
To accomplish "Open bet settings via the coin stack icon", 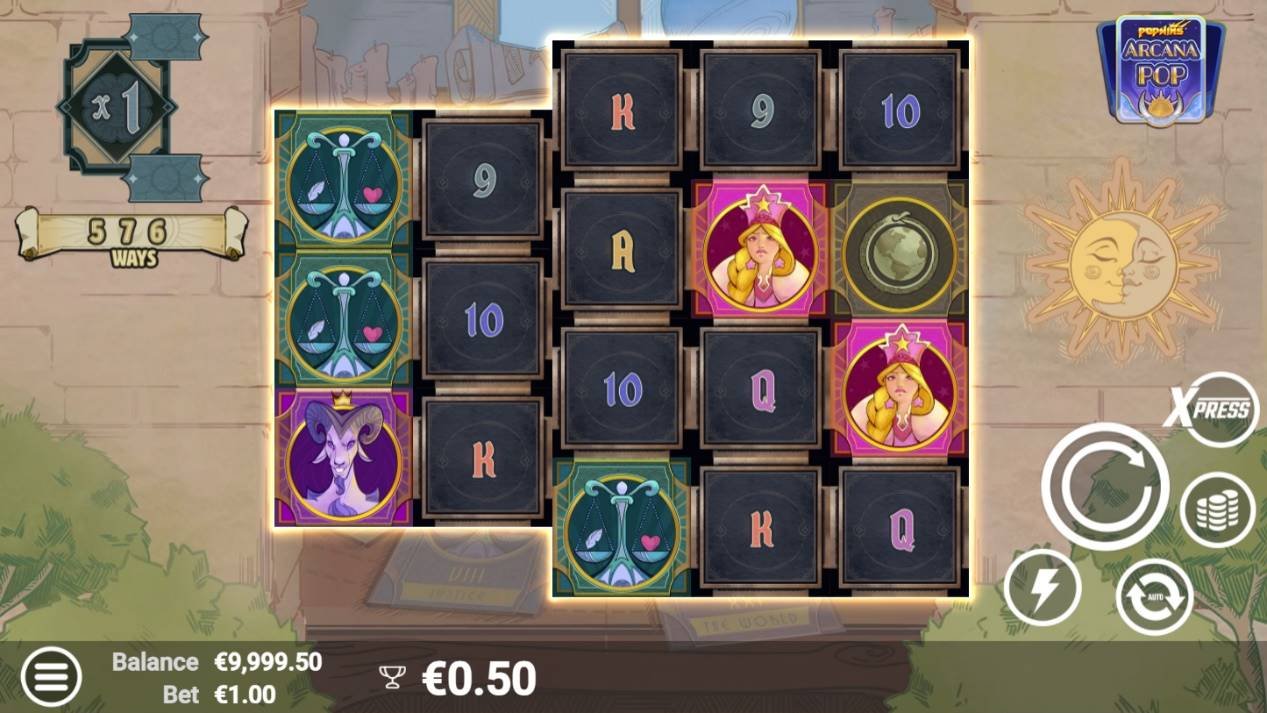I will point(1217,510).
